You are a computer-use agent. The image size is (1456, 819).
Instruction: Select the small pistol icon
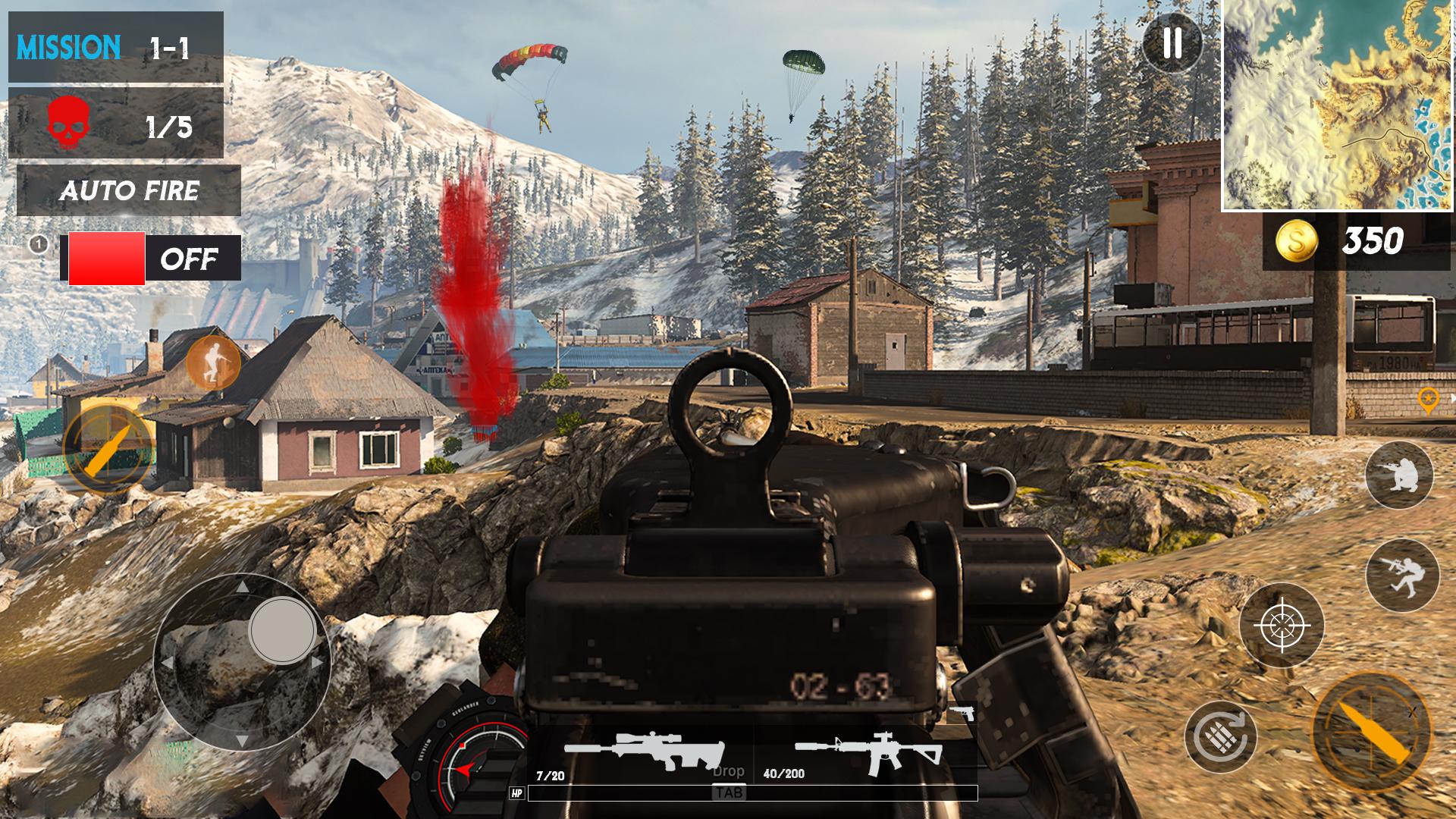(962, 713)
